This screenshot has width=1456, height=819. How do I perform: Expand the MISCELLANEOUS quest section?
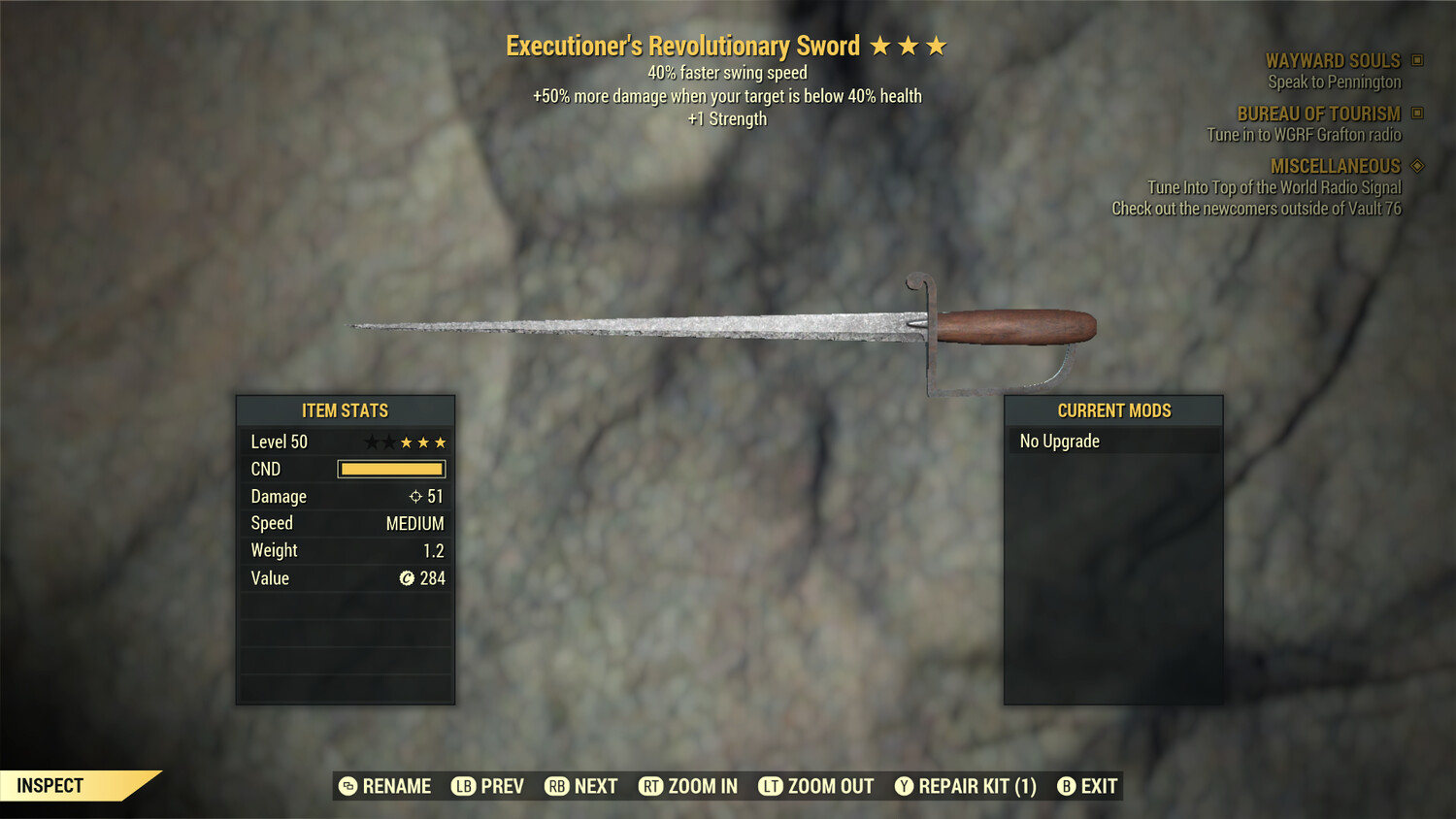click(1336, 165)
